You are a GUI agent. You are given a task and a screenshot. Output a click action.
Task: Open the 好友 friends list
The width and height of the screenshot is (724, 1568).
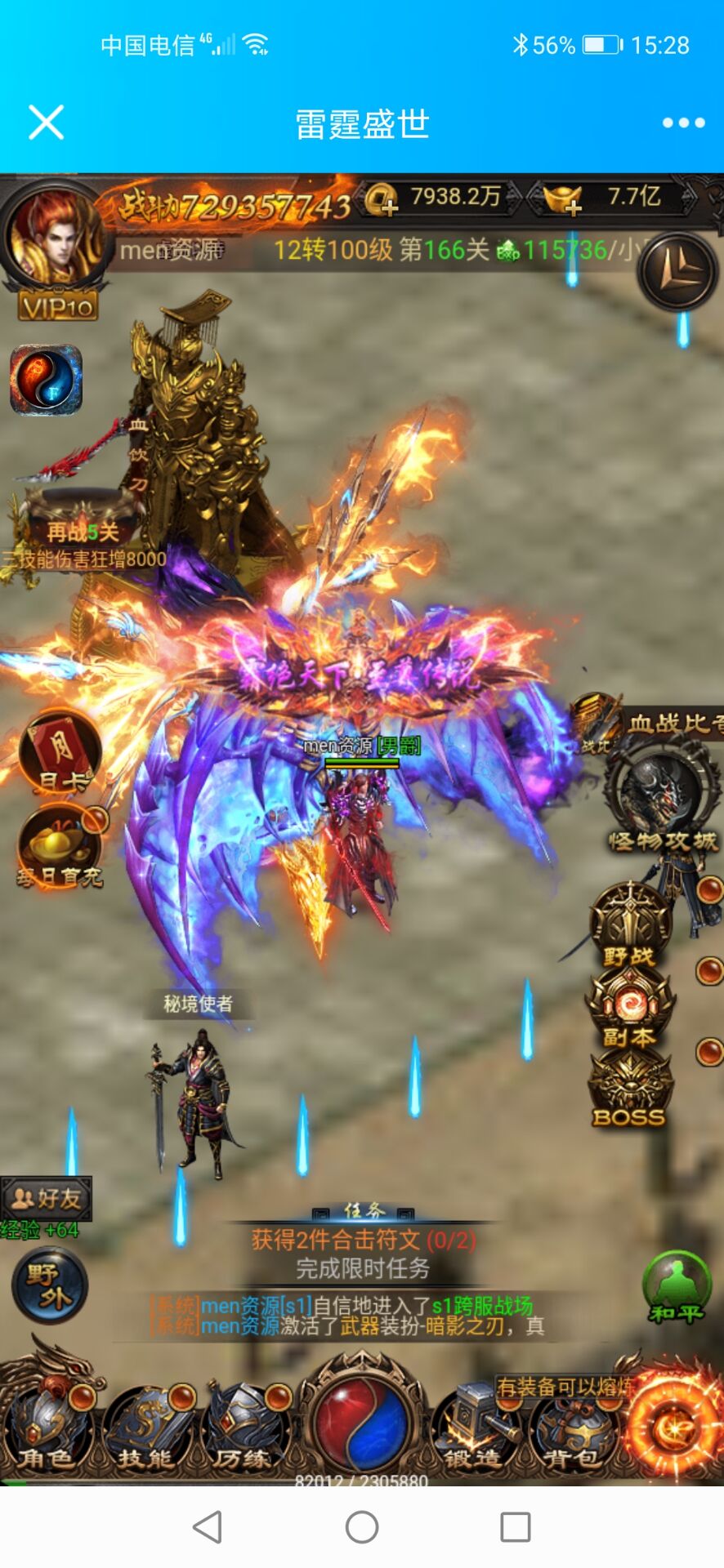(x=47, y=1198)
